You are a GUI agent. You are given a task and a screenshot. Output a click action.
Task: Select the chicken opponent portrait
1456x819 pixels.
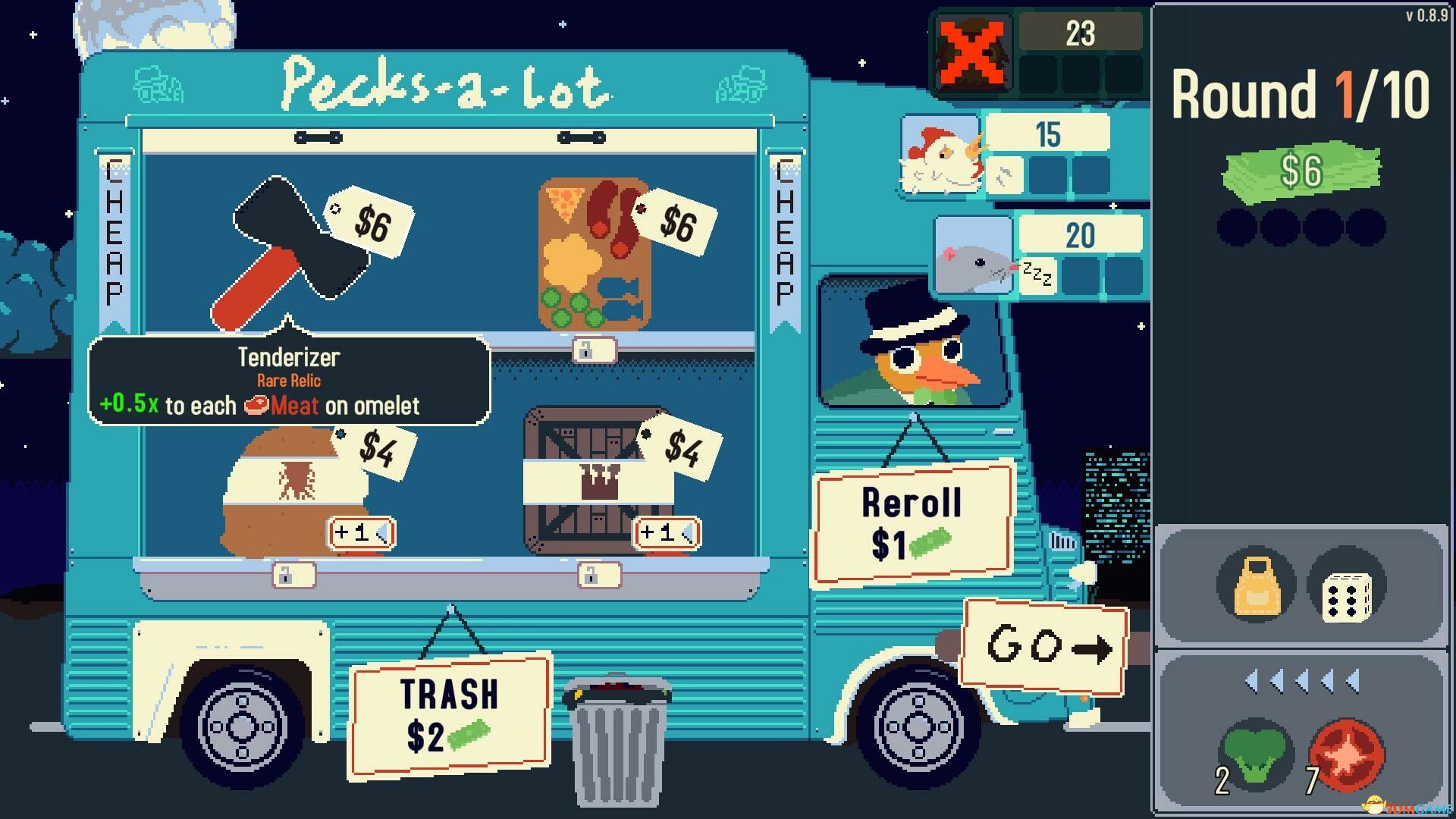coord(940,156)
